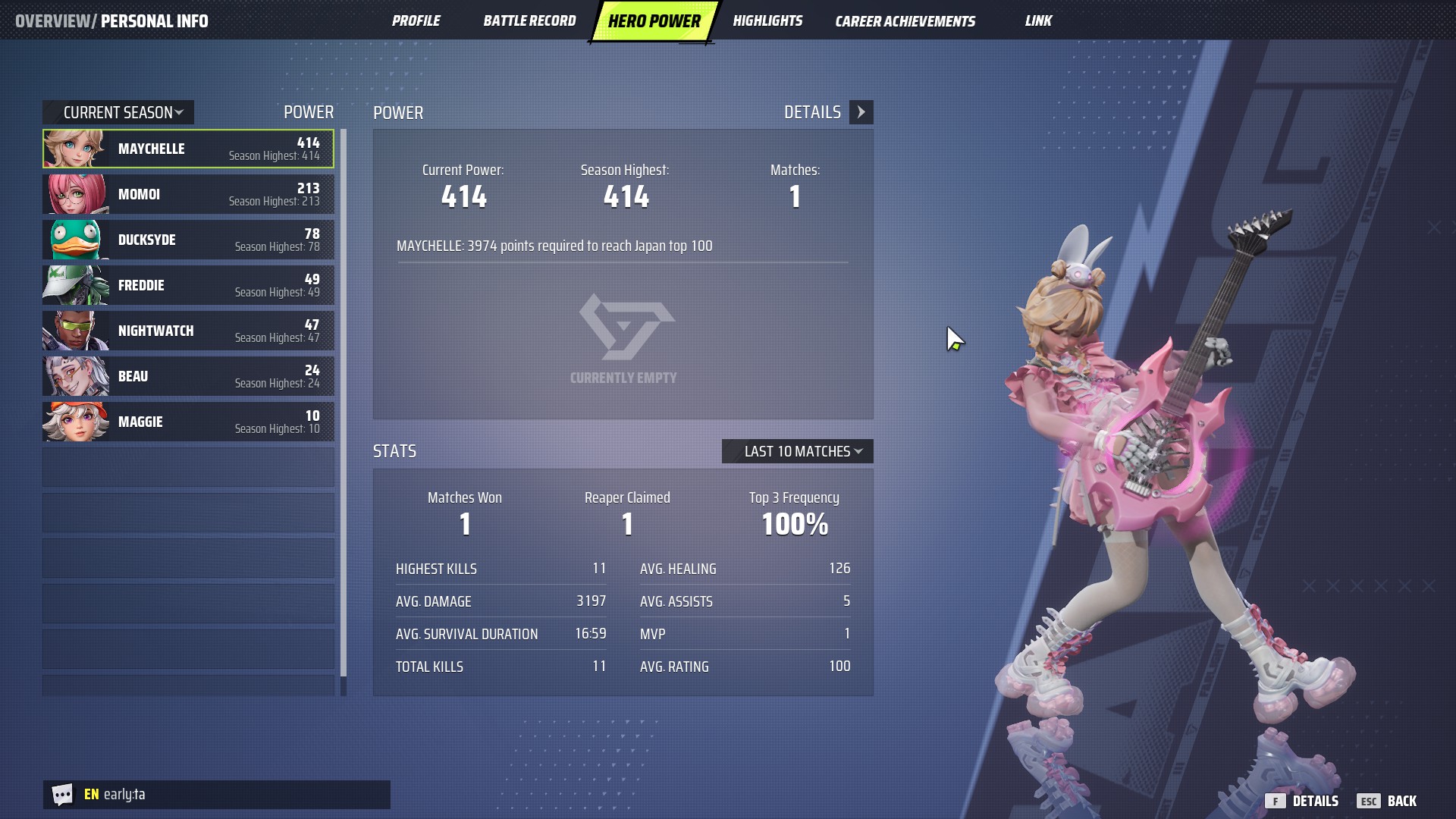This screenshot has width=1456, height=819.
Task: Click the Details button at bottom
Action: tap(1303, 801)
